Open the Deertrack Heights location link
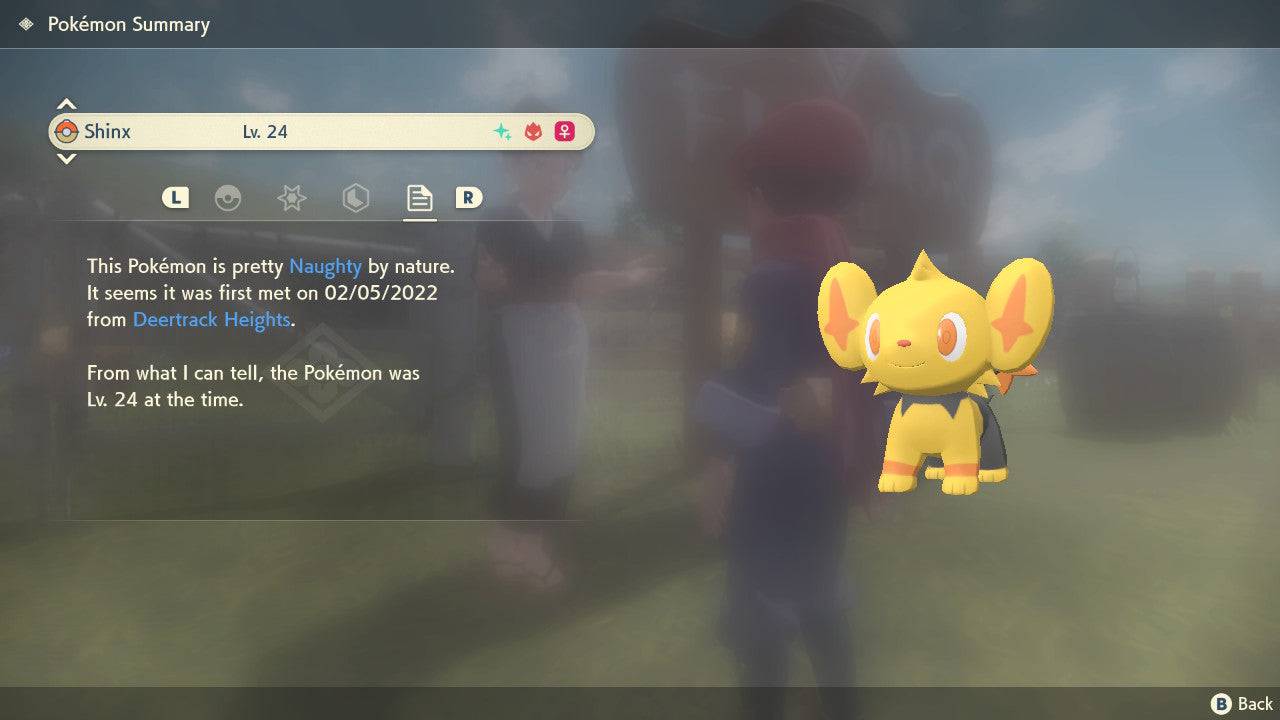Screen dimensions: 1280x720 pos(211,319)
